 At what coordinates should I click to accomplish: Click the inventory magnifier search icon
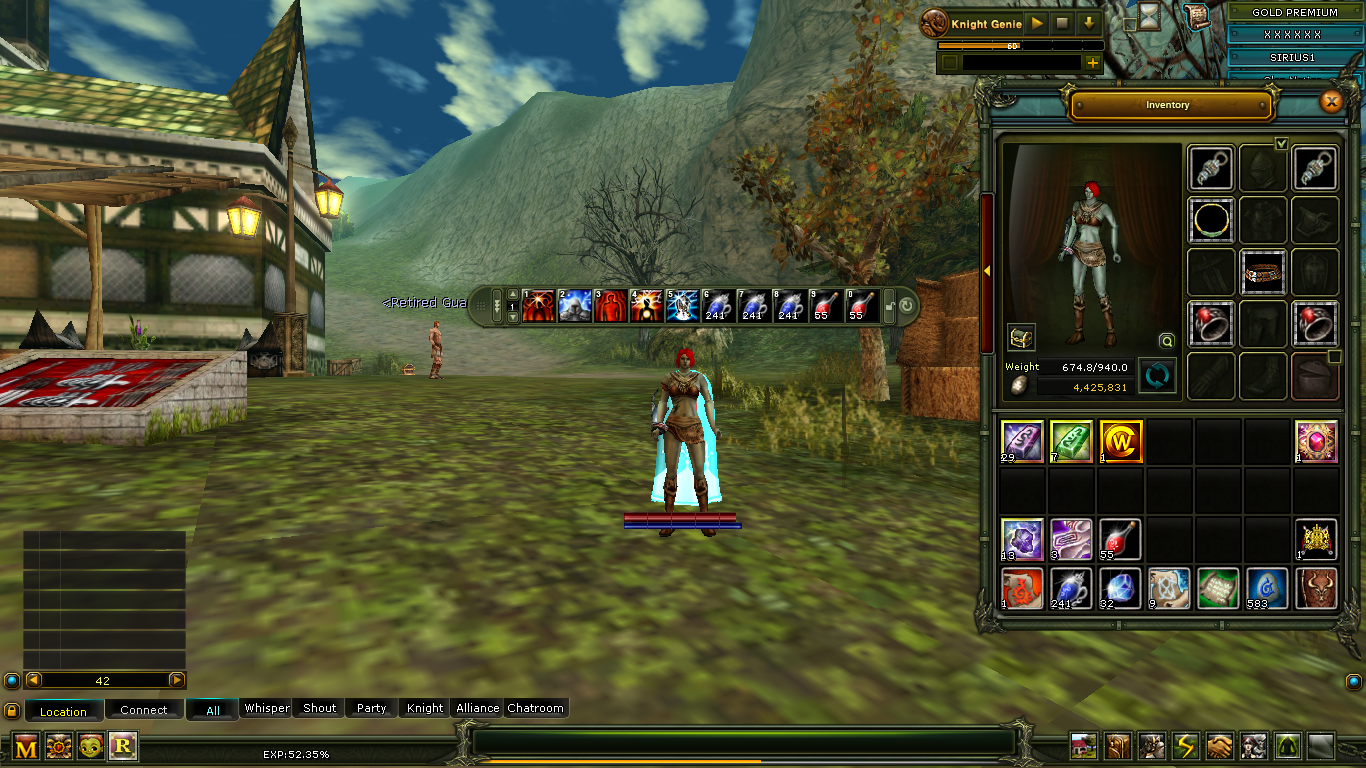click(x=1167, y=340)
